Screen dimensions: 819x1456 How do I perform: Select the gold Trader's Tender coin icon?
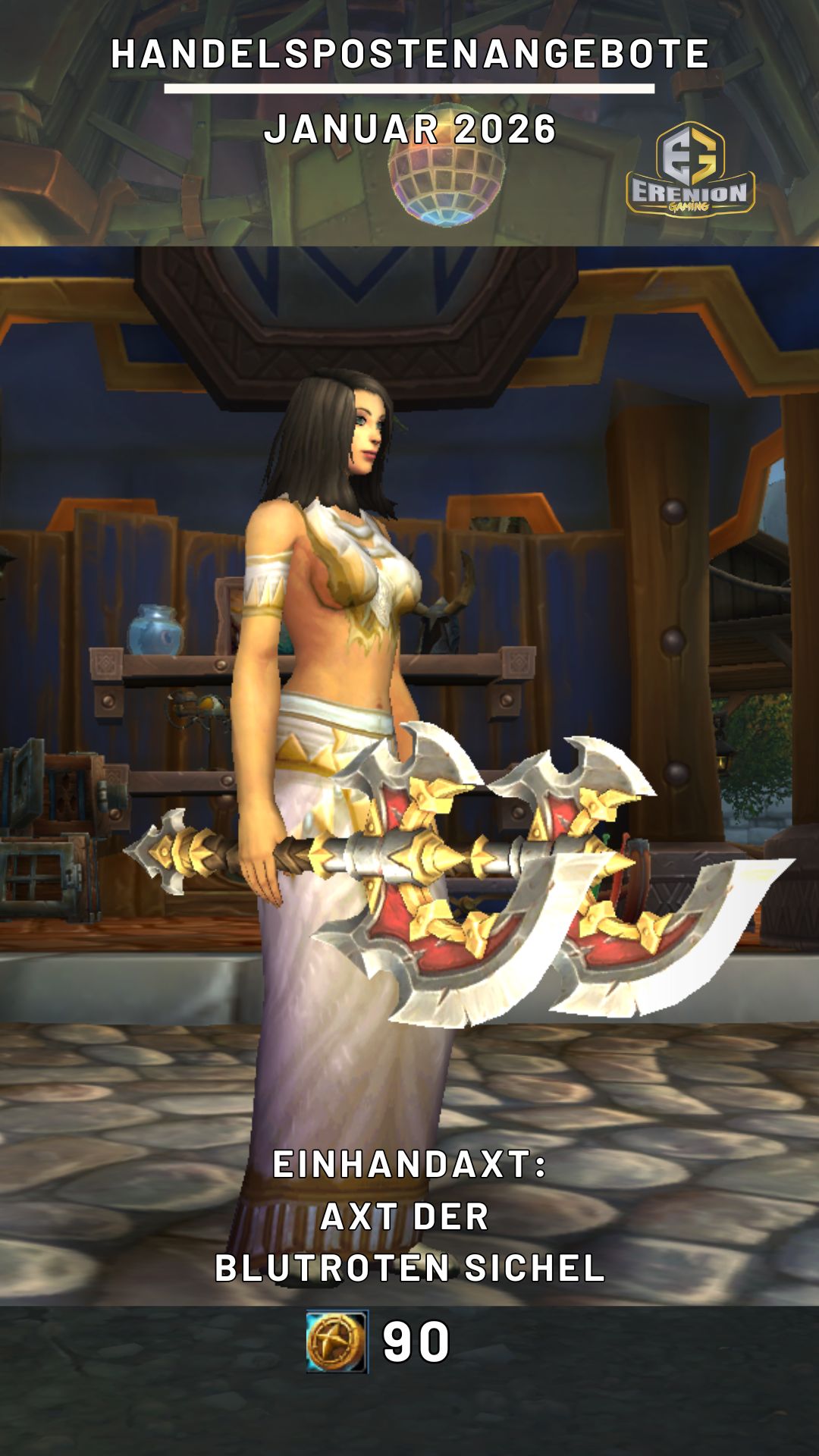(337, 1341)
